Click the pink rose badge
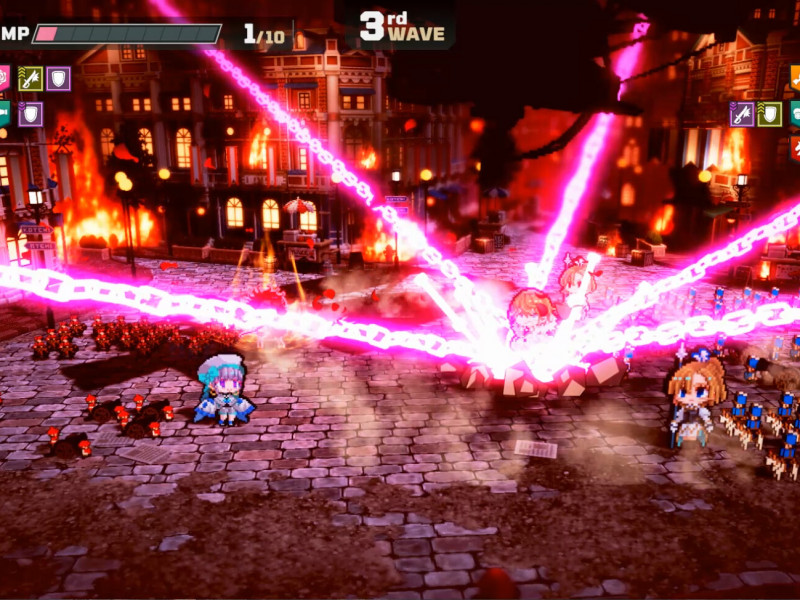Image resolution: width=800 pixels, height=600 pixels. coord(3,79)
